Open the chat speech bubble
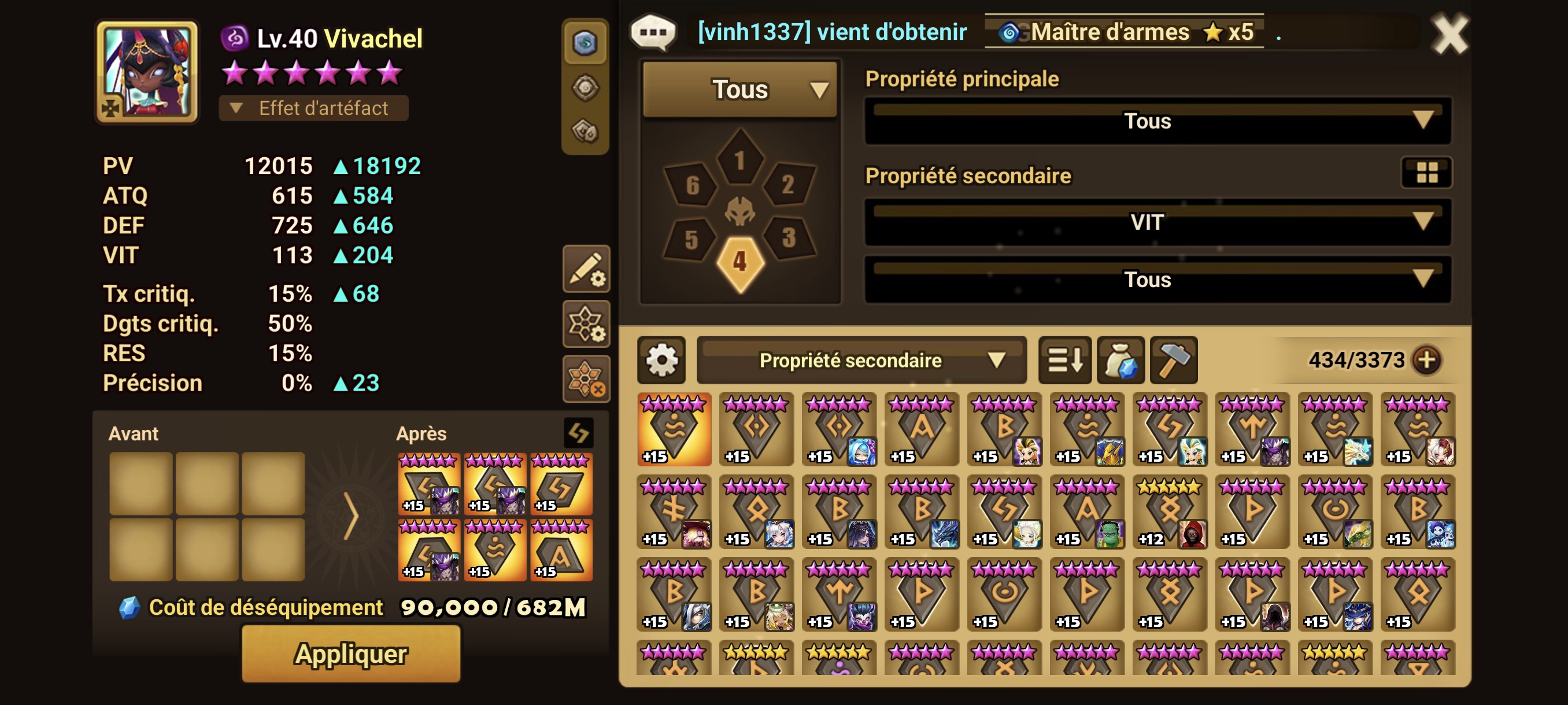 (654, 32)
